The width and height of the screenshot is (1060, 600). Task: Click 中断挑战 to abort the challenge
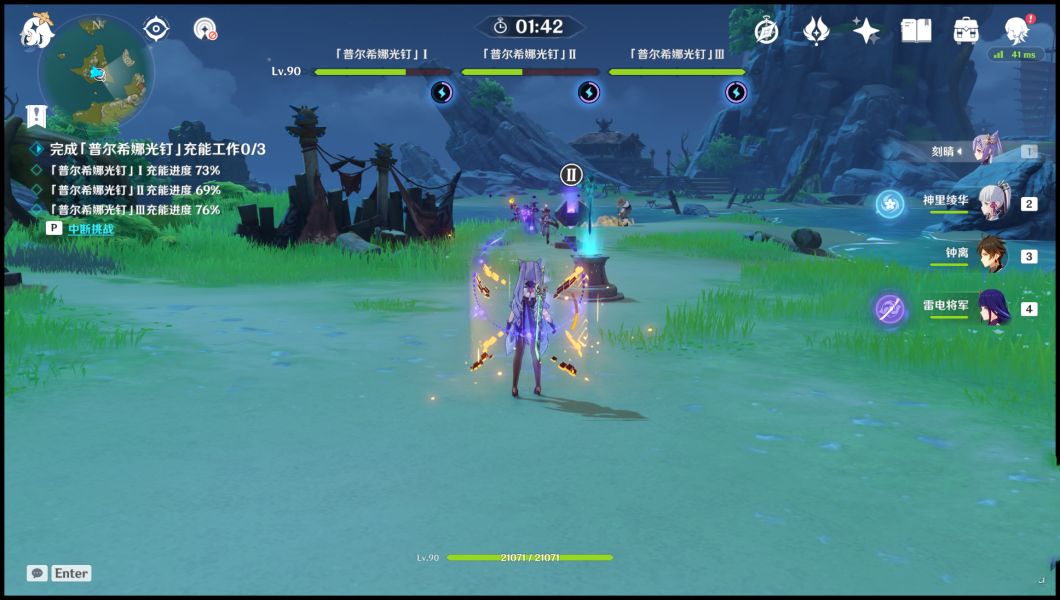coord(91,229)
